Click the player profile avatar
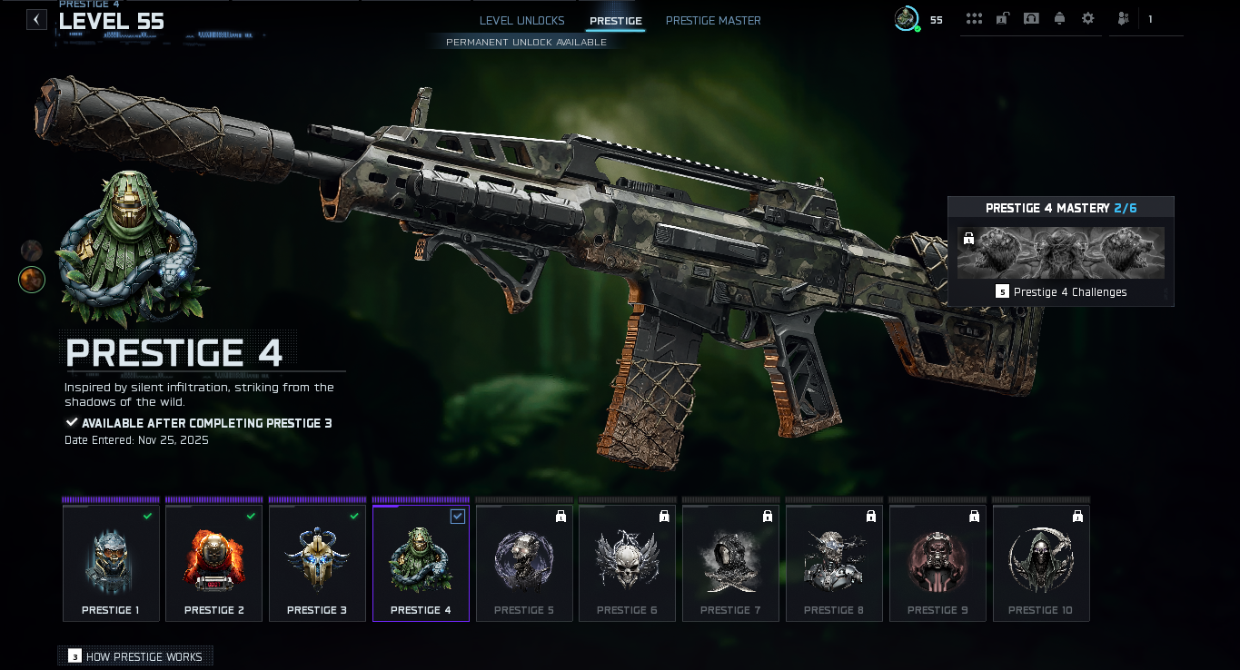The width and height of the screenshot is (1240, 670). [x=907, y=19]
